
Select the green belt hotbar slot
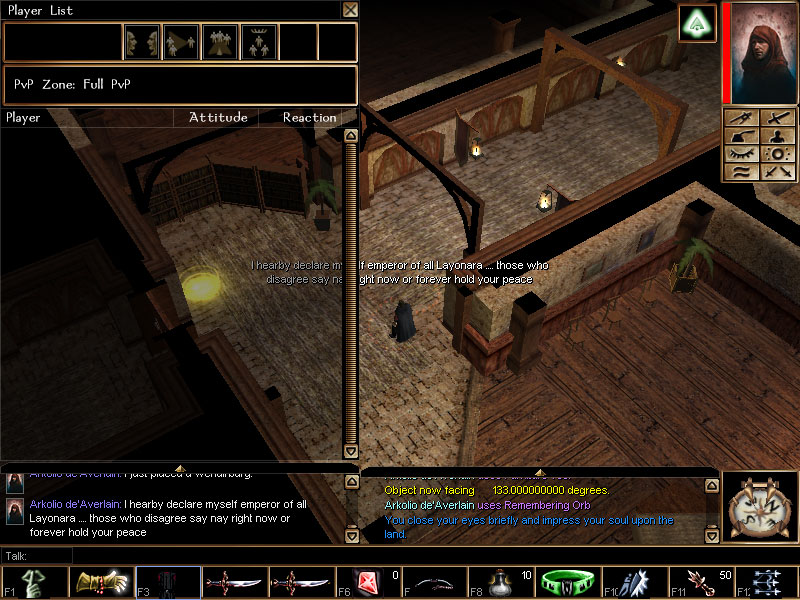click(567, 582)
